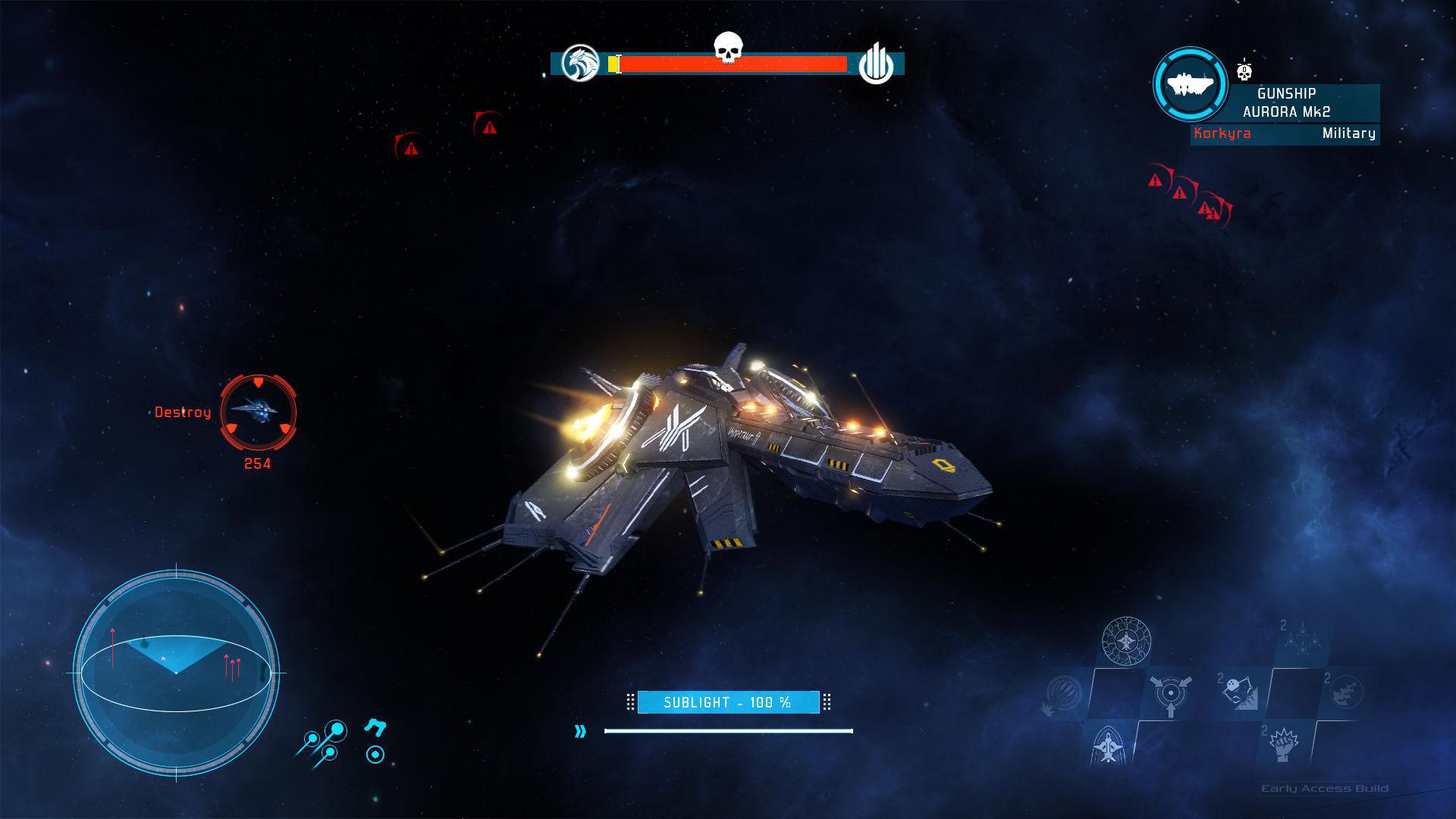Image resolution: width=1456 pixels, height=819 pixels.
Task: Deploy the fighter drone squadron ability
Action: pos(1302,639)
